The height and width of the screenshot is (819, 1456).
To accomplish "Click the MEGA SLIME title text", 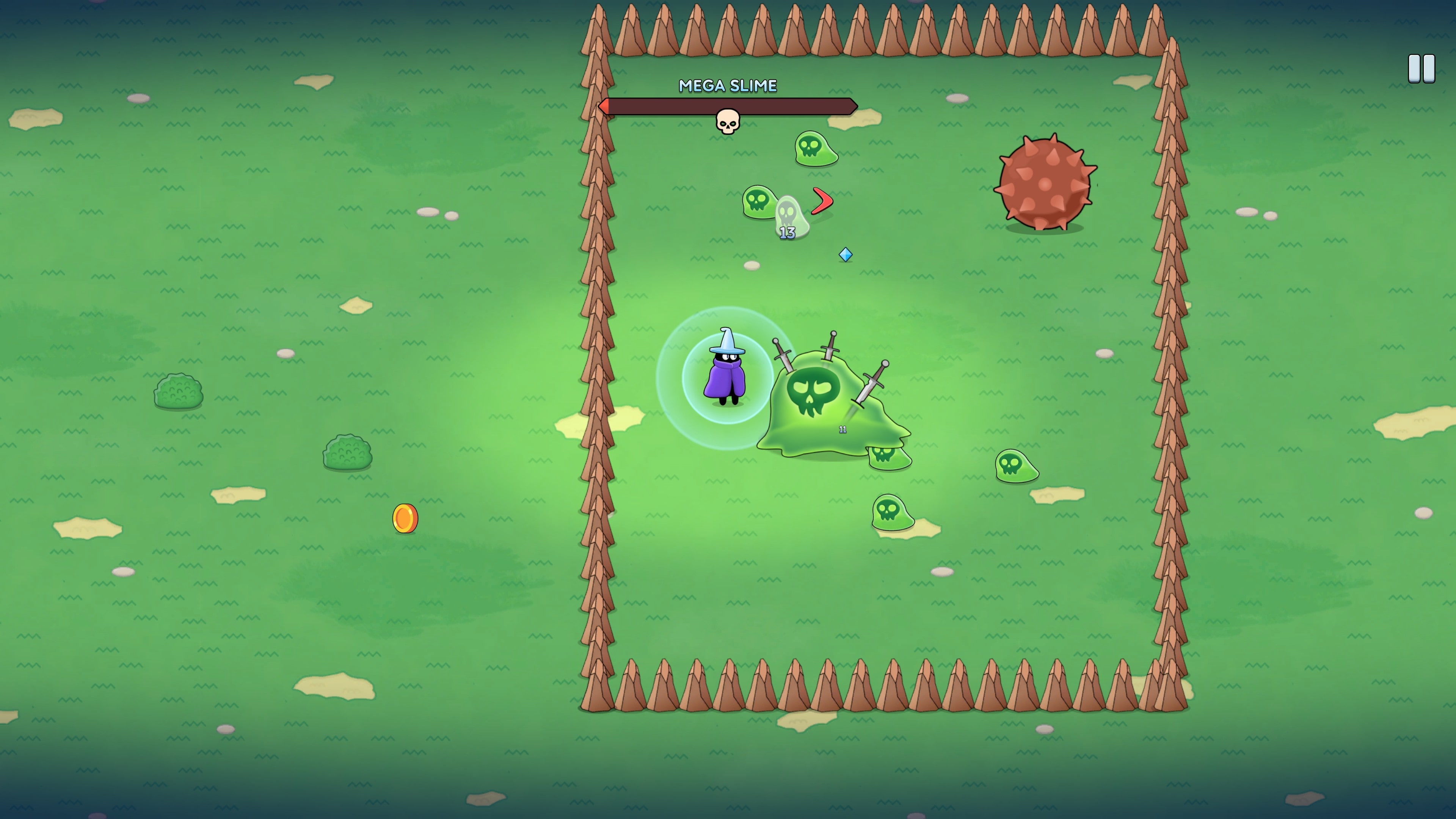I will [x=728, y=86].
